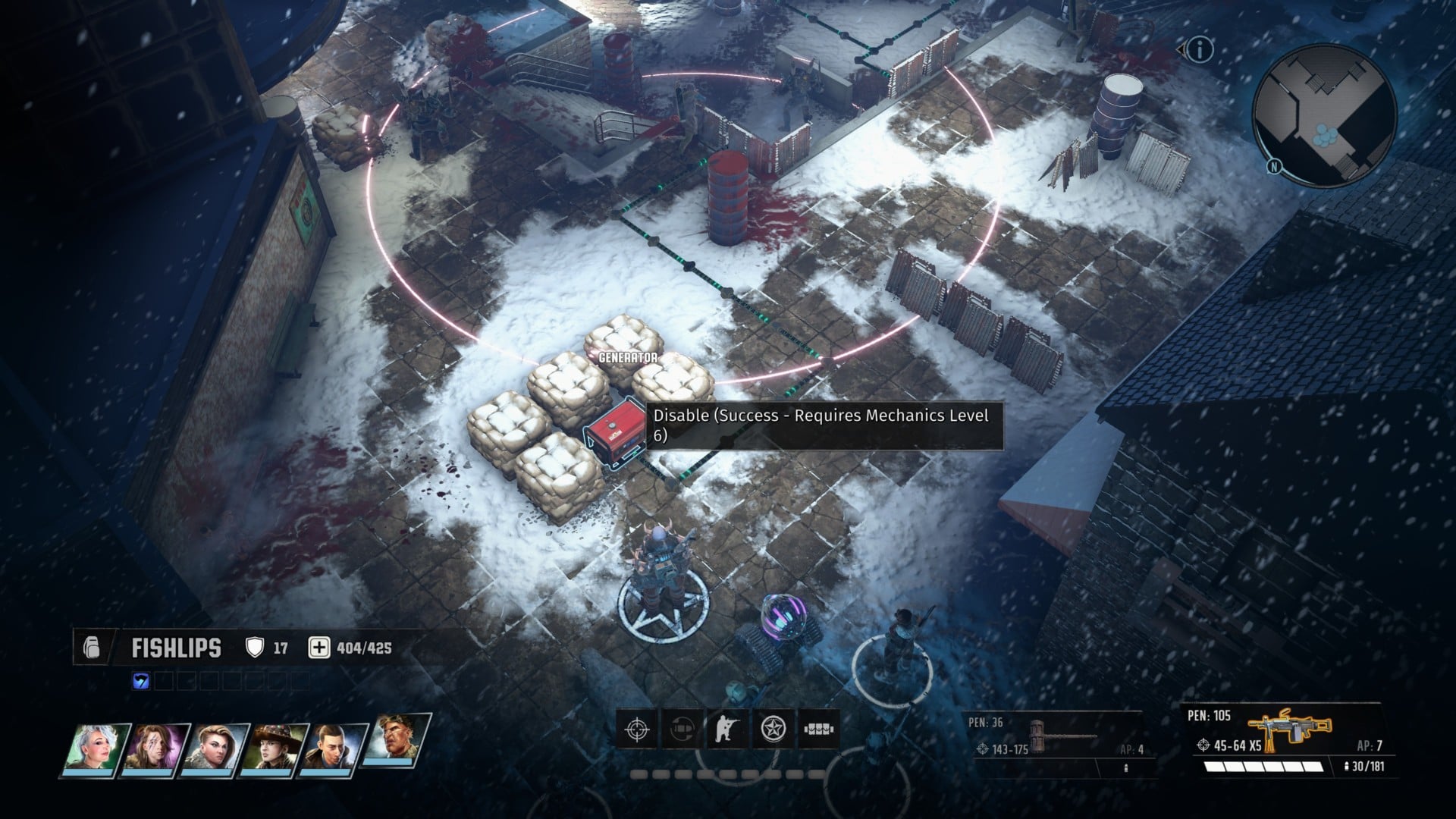Image resolution: width=1456 pixels, height=819 pixels.
Task: Click the reload weapon action icon
Action: [682, 730]
